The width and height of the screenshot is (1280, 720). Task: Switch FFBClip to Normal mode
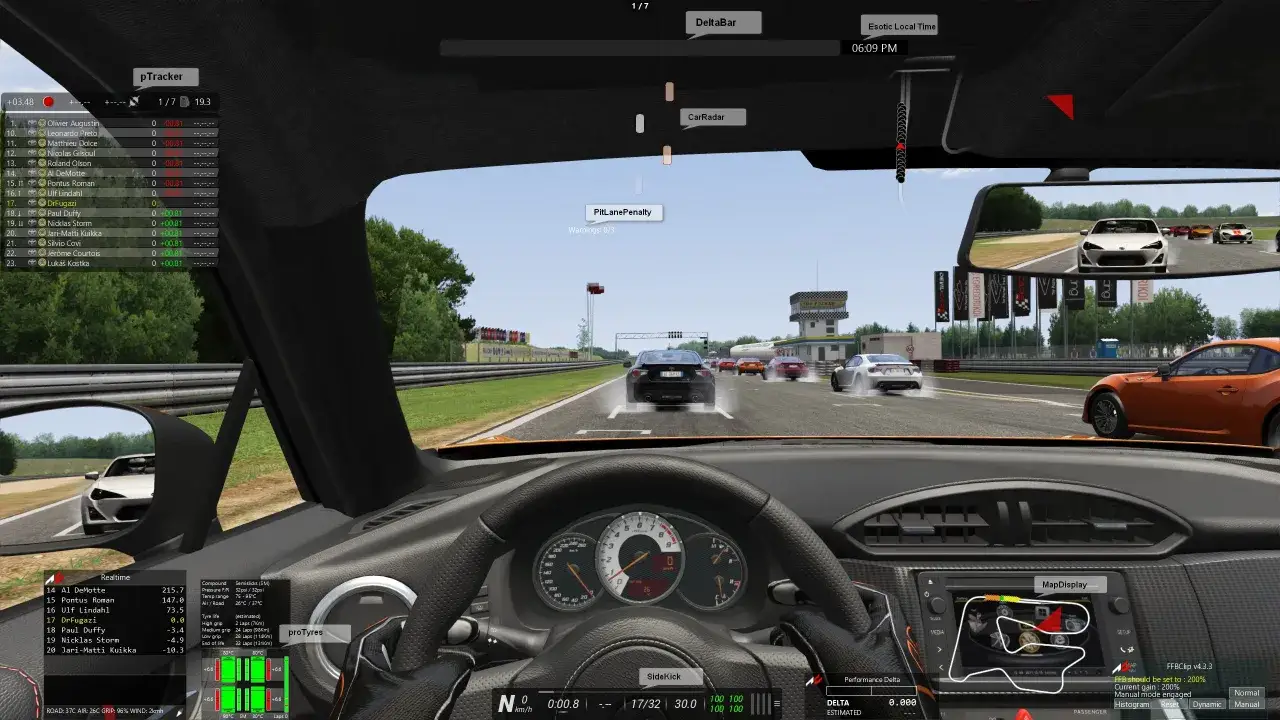tap(1247, 692)
